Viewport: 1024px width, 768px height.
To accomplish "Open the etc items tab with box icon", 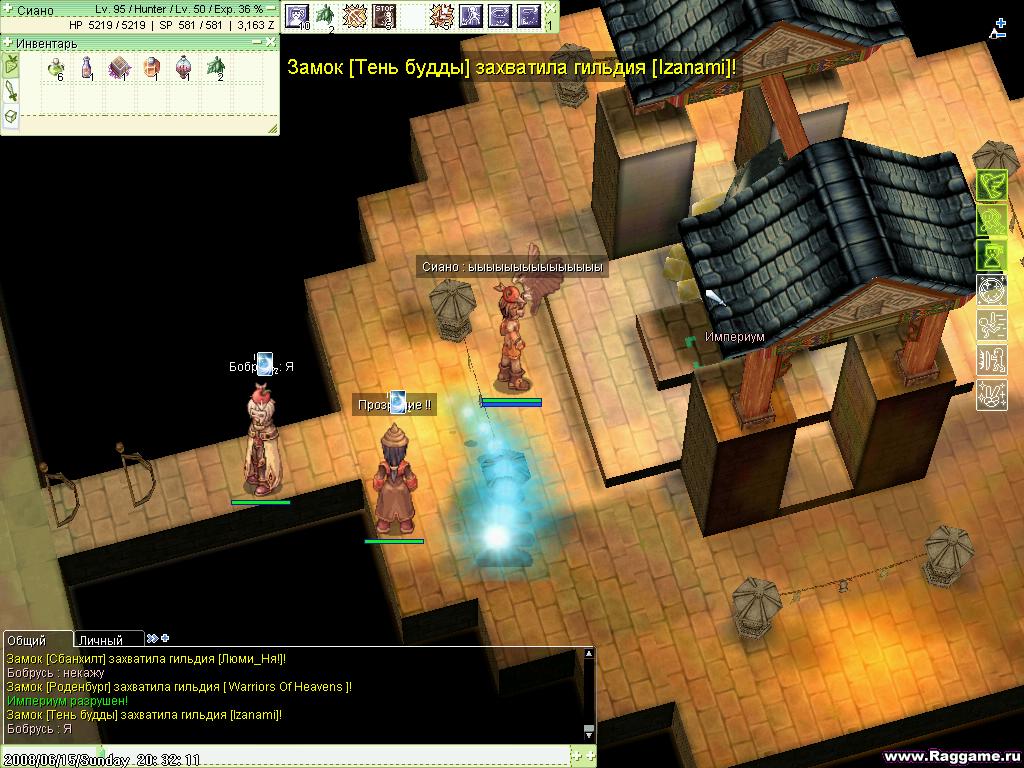I will (10, 117).
